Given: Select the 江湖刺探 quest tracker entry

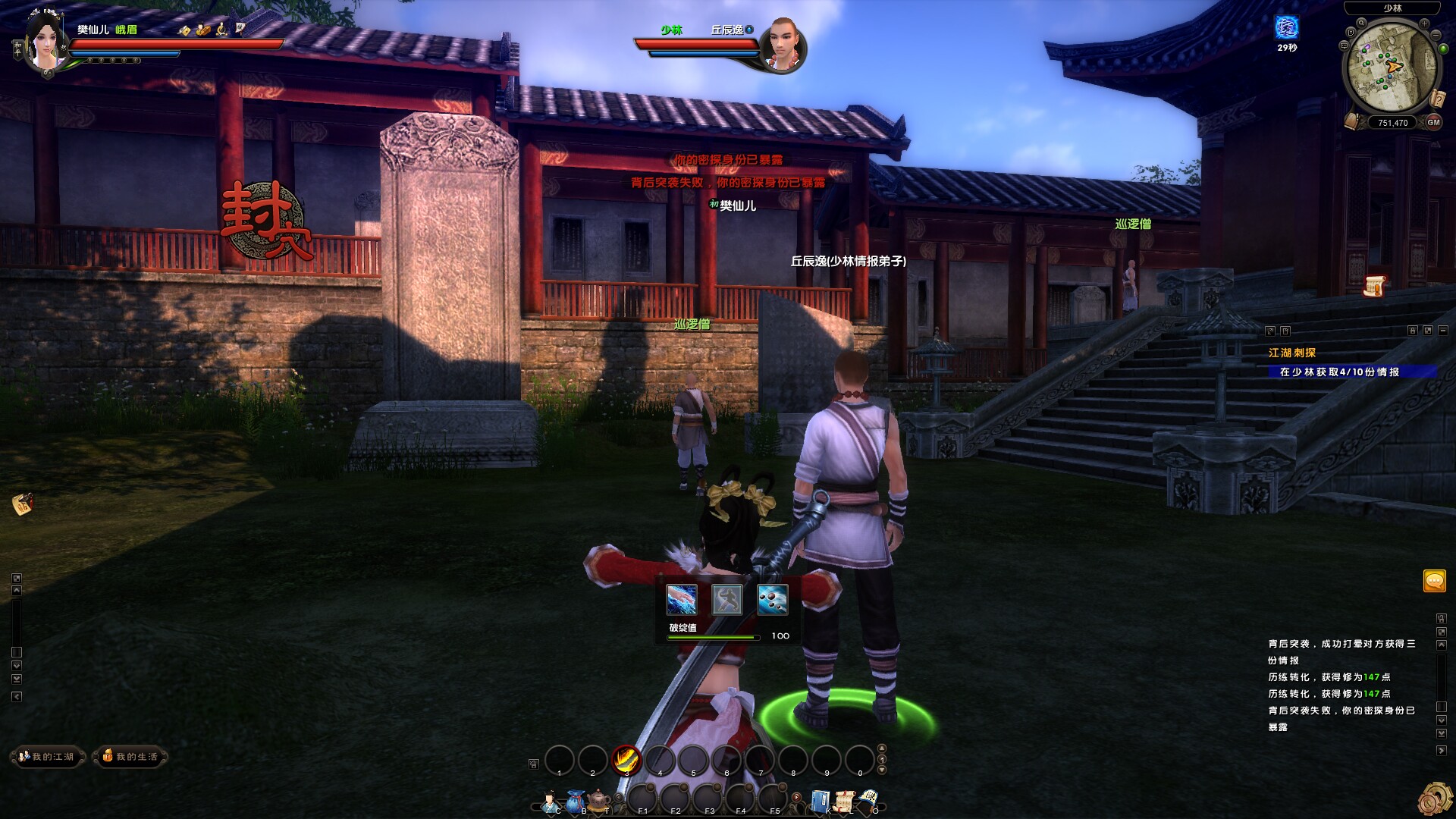Looking at the screenshot, I should pyautogui.click(x=1292, y=353).
